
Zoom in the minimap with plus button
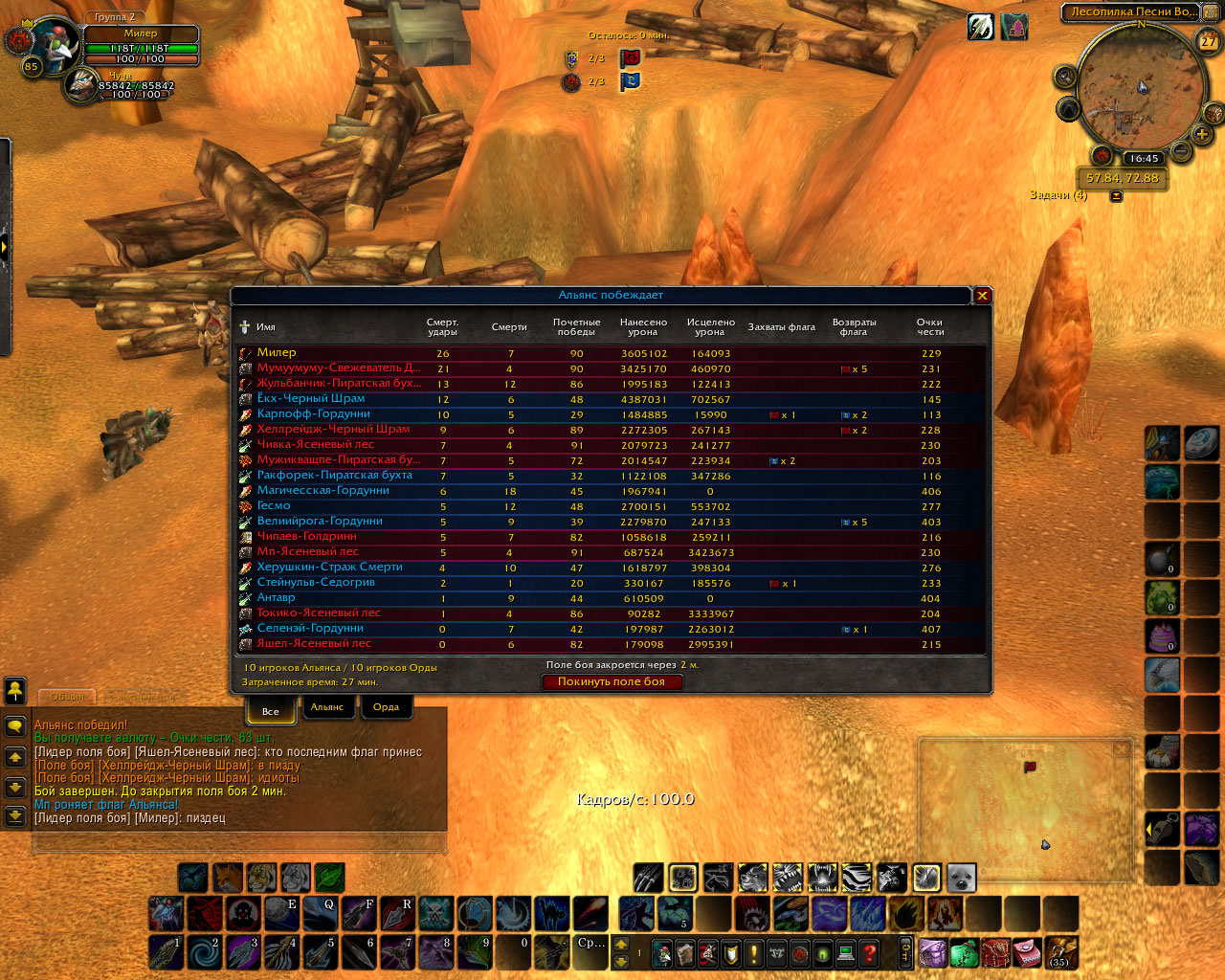1202,135
